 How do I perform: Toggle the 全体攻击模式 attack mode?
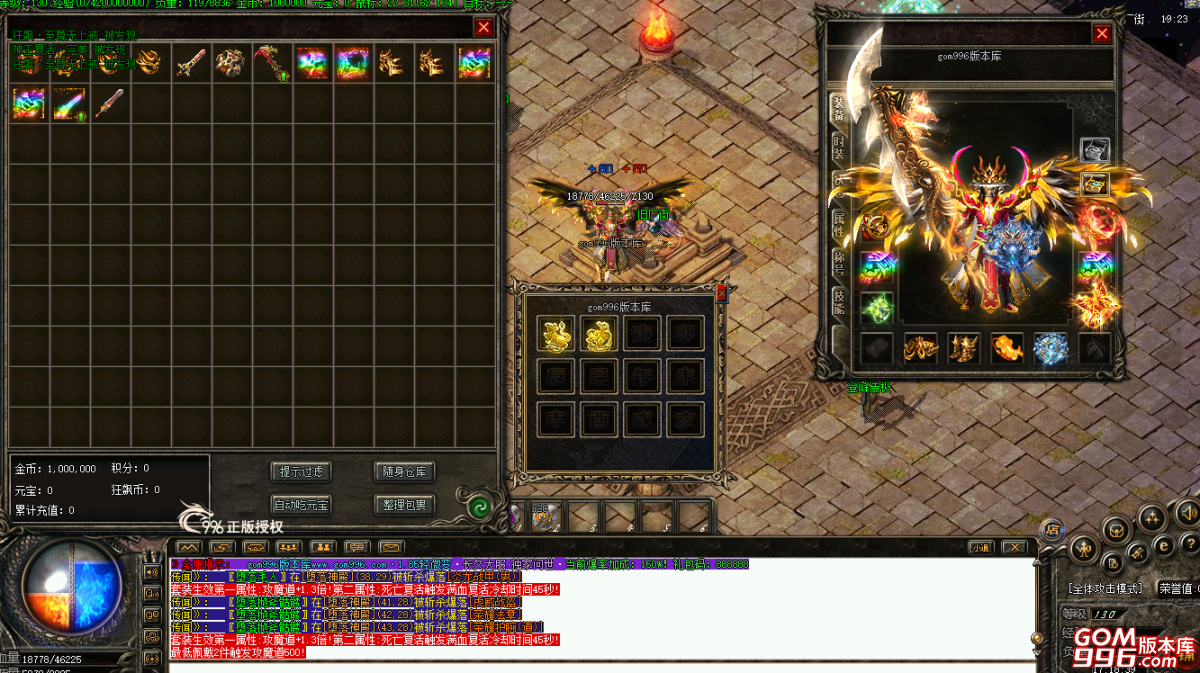(x=1106, y=589)
